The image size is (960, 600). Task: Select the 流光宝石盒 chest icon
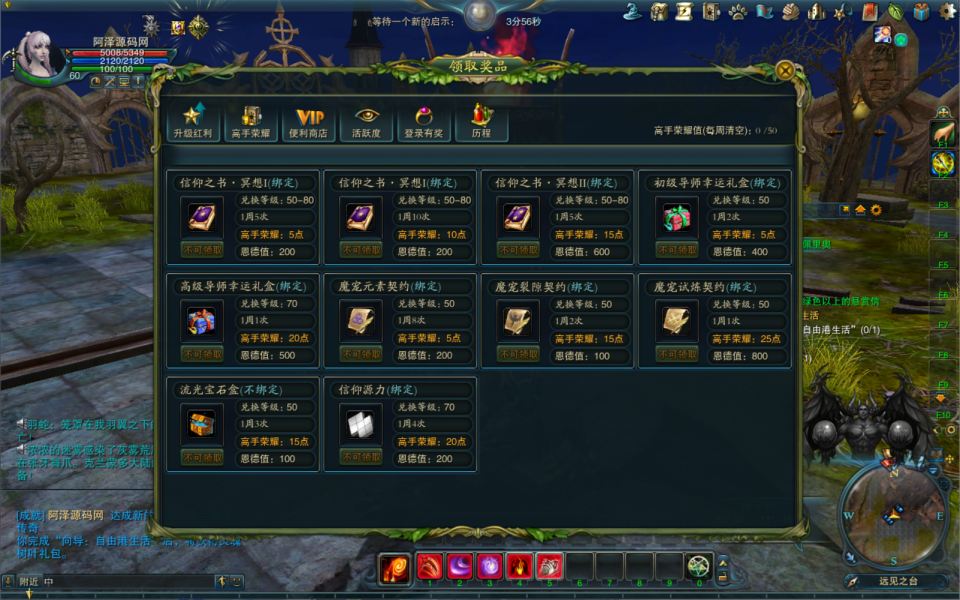click(202, 424)
